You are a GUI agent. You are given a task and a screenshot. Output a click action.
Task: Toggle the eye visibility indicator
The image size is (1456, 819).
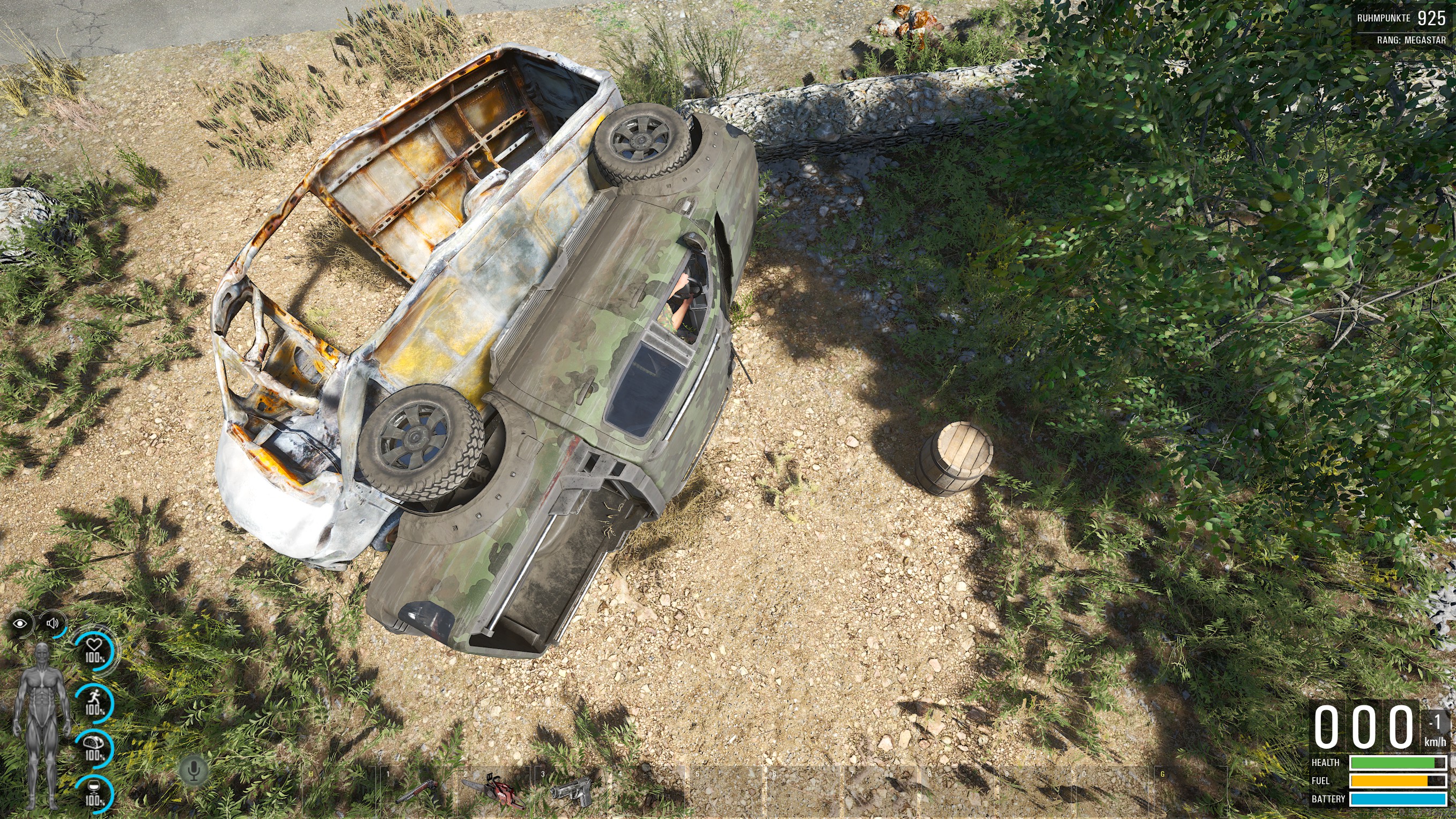pyautogui.click(x=20, y=623)
